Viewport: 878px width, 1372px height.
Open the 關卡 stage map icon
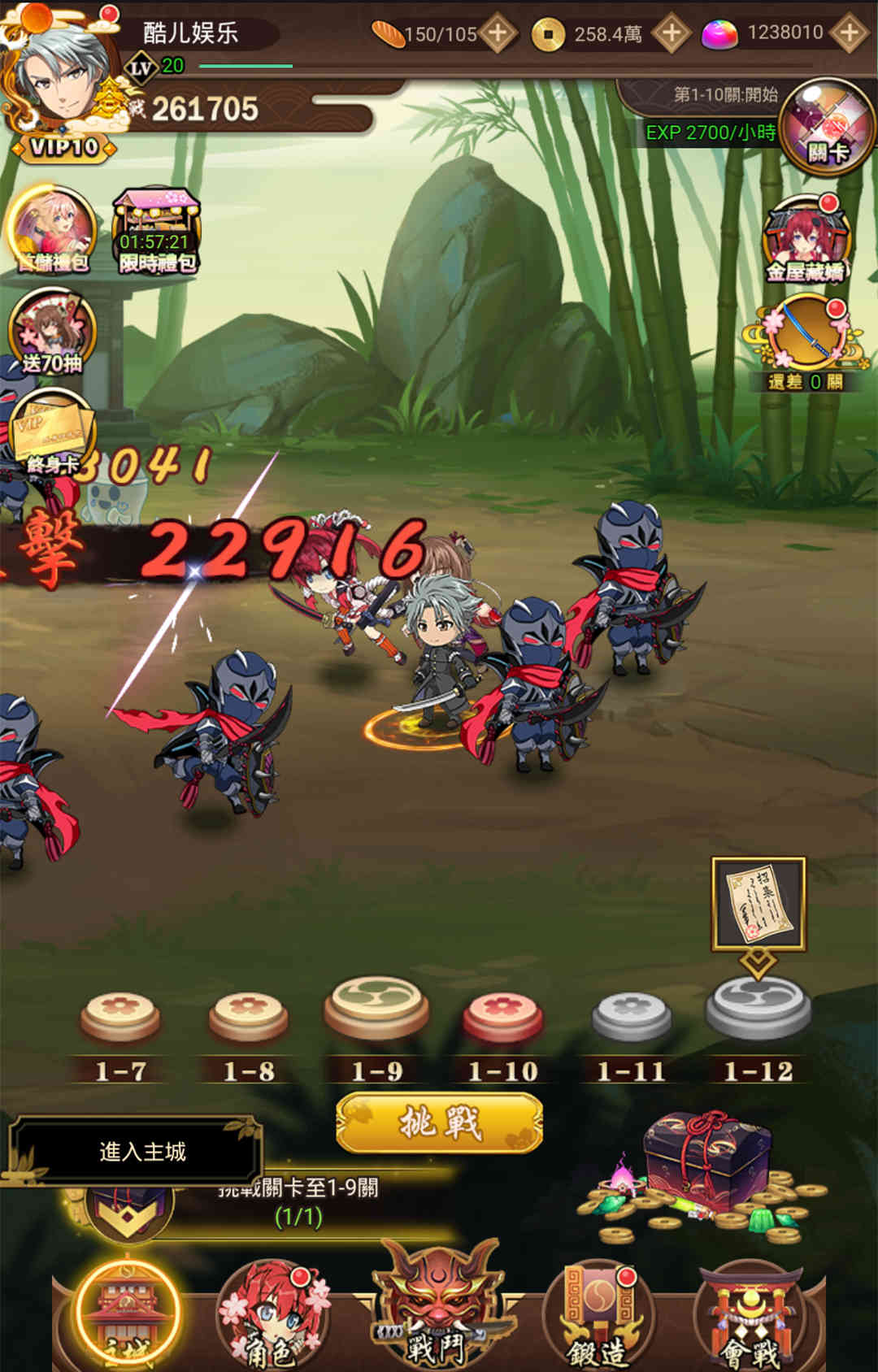click(x=826, y=126)
